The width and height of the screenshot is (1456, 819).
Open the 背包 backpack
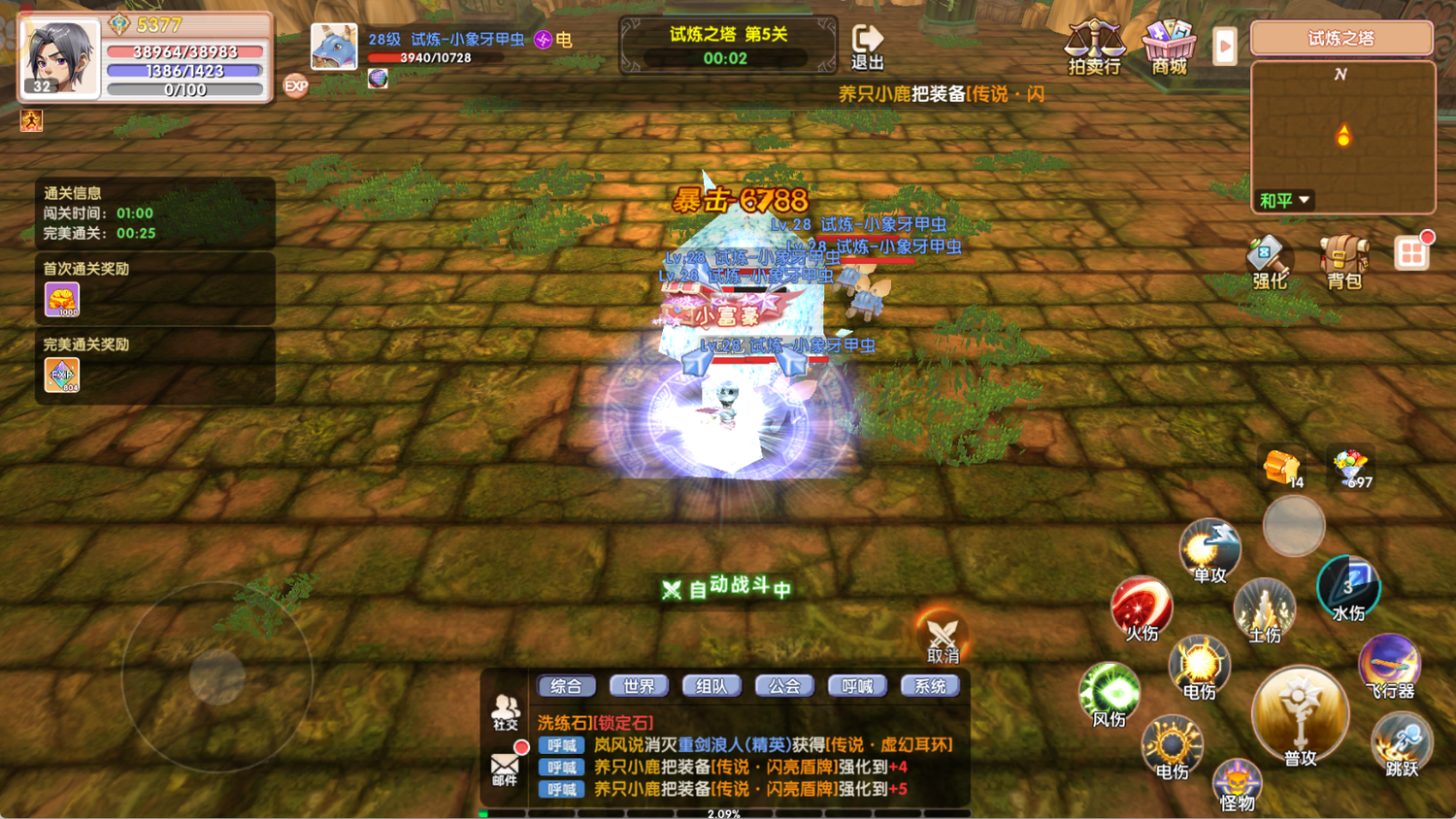[1344, 261]
